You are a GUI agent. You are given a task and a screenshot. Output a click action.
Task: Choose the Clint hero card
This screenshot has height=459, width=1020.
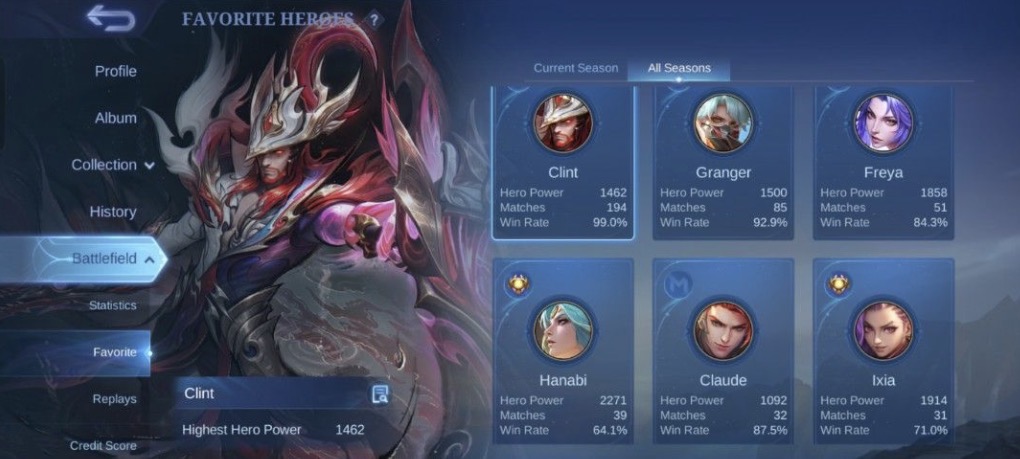[563, 162]
